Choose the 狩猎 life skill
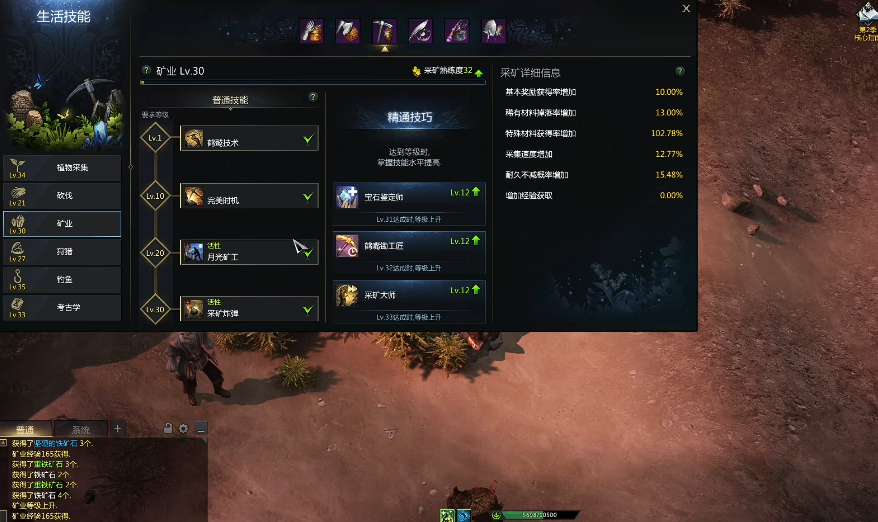 (x=63, y=252)
